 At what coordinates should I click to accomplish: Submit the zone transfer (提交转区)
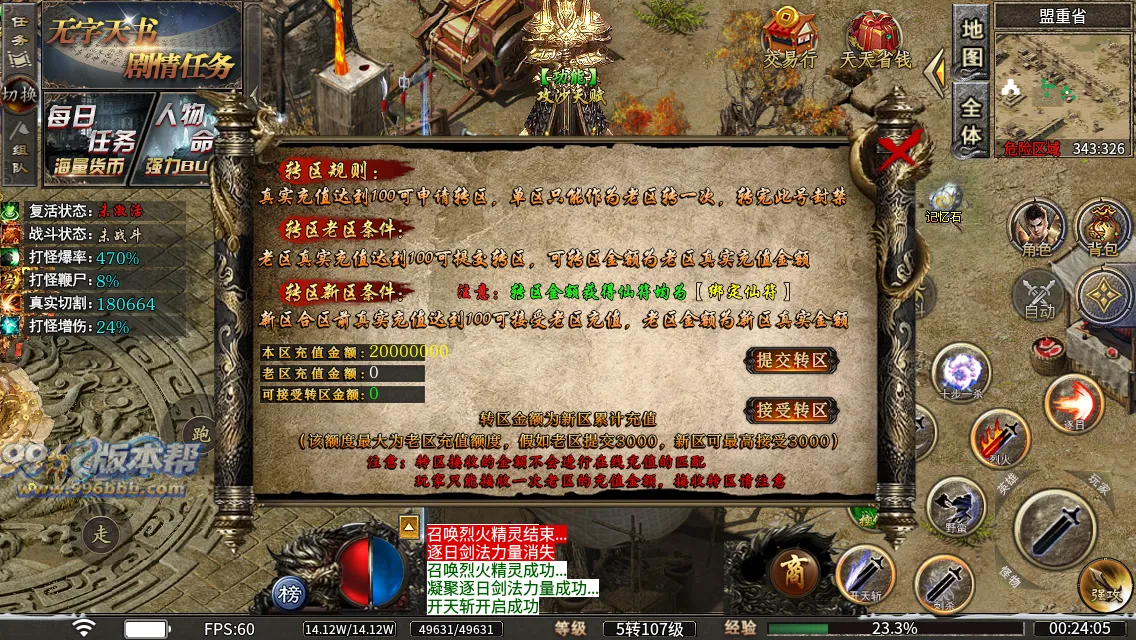coord(791,361)
